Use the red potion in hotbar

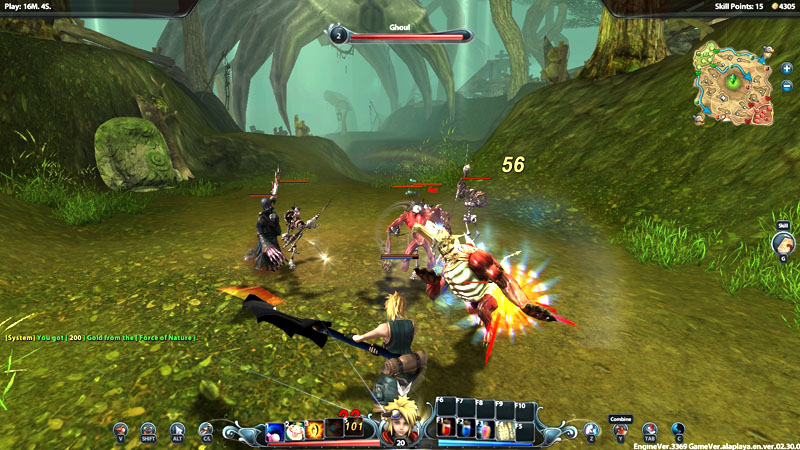(x=445, y=429)
